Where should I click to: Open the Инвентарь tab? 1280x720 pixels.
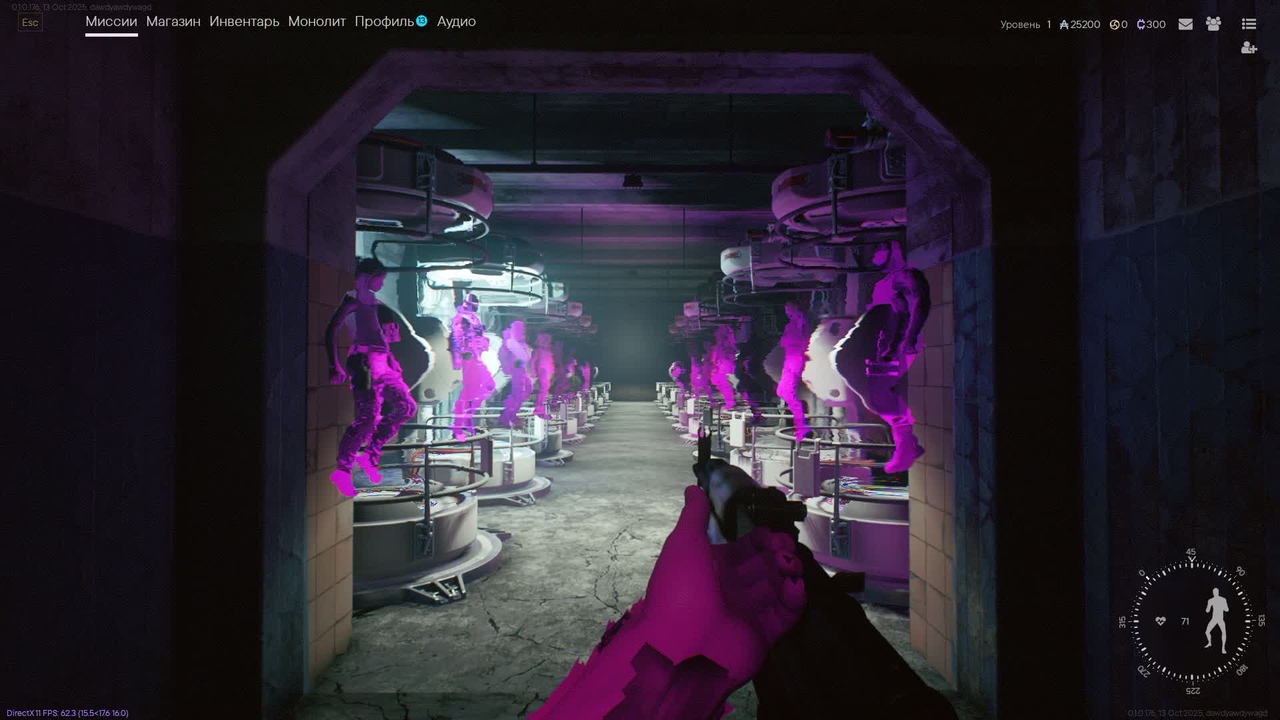pyautogui.click(x=244, y=21)
